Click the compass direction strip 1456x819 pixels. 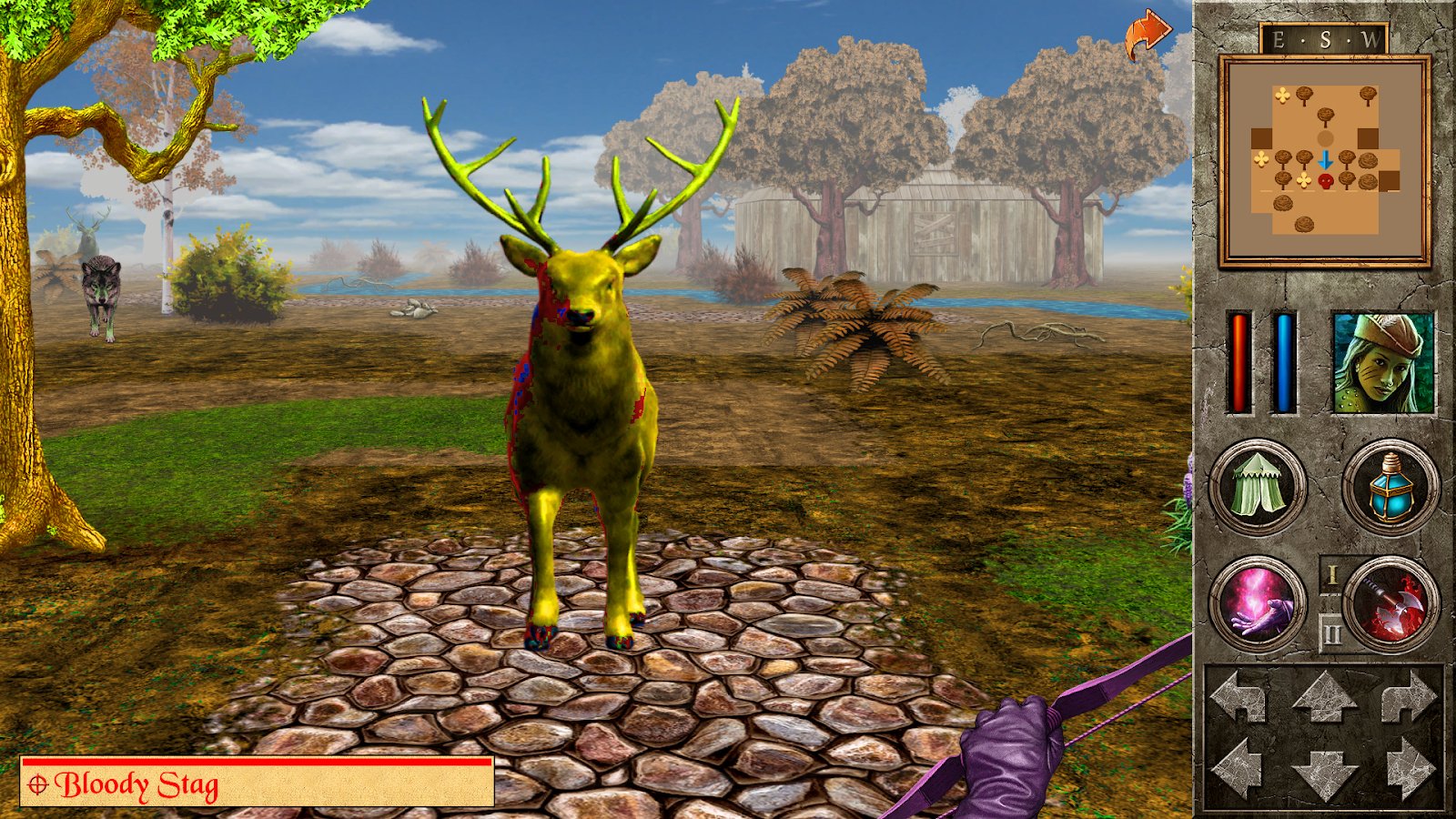click(x=1324, y=40)
